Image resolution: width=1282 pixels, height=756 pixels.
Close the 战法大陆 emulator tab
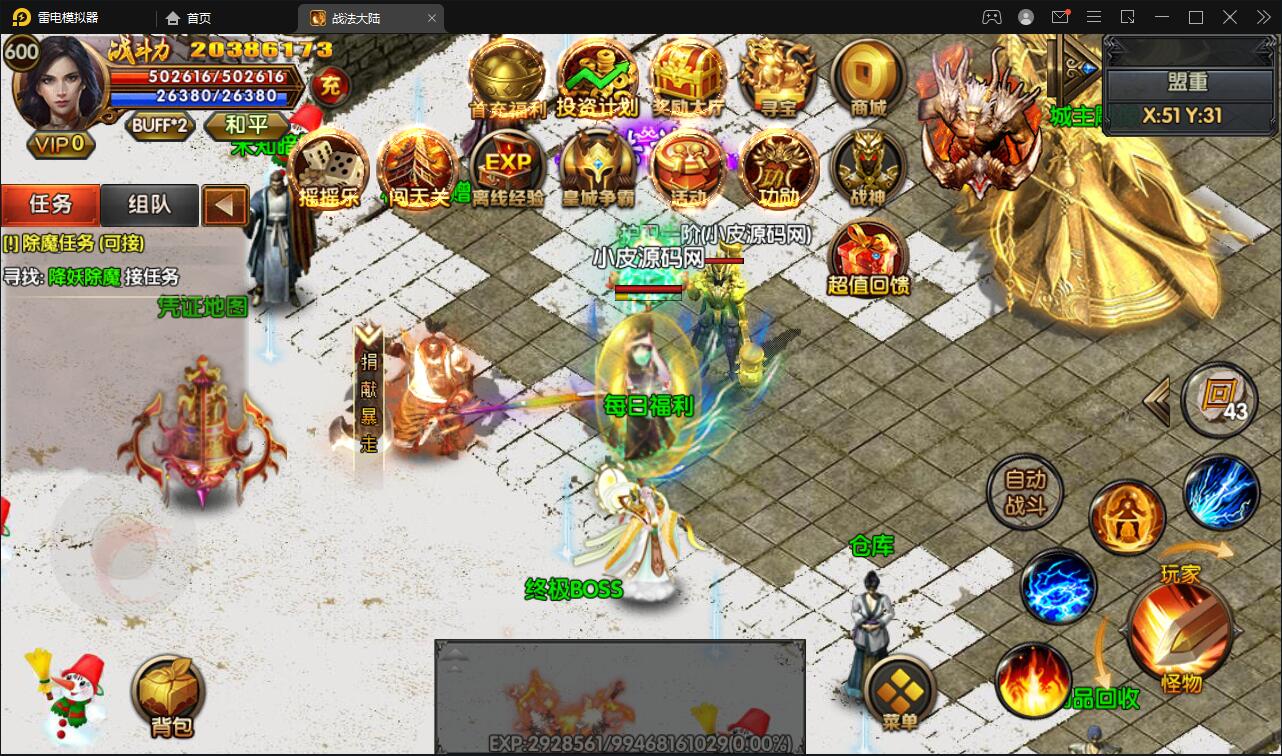[432, 18]
